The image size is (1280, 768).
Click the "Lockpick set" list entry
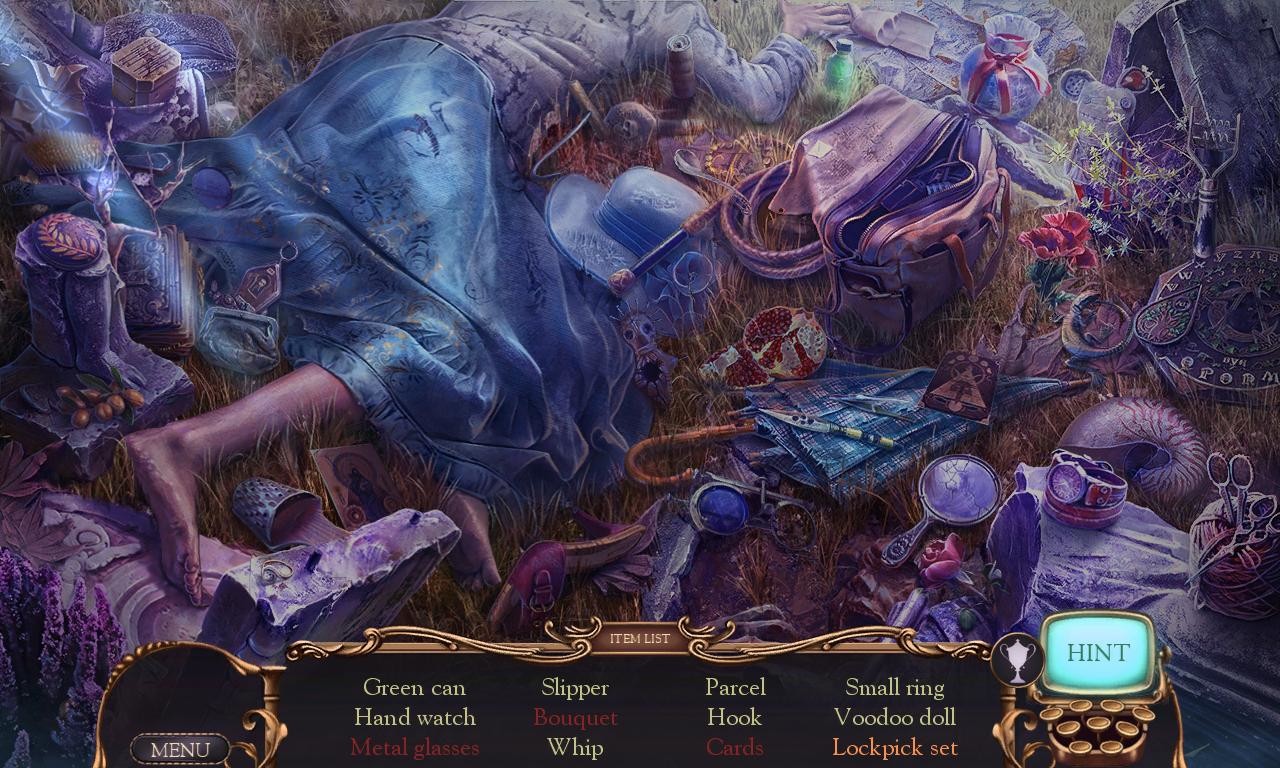[894, 747]
